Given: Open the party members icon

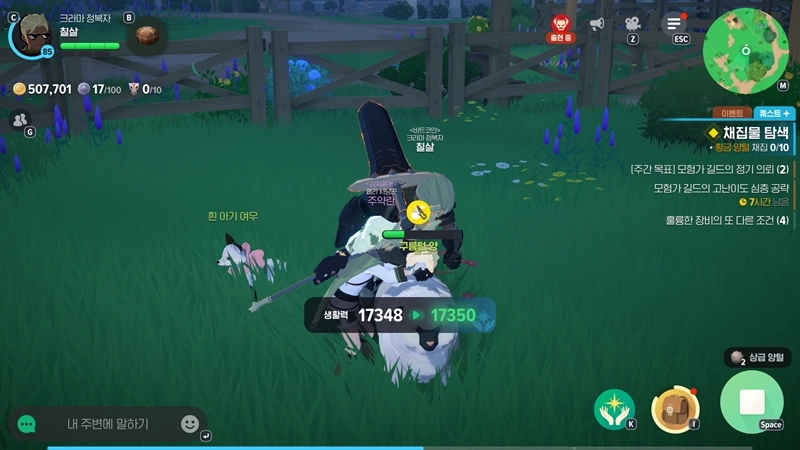Looking at the screenshot, I should pyautogui.click(x=18, y=120).
